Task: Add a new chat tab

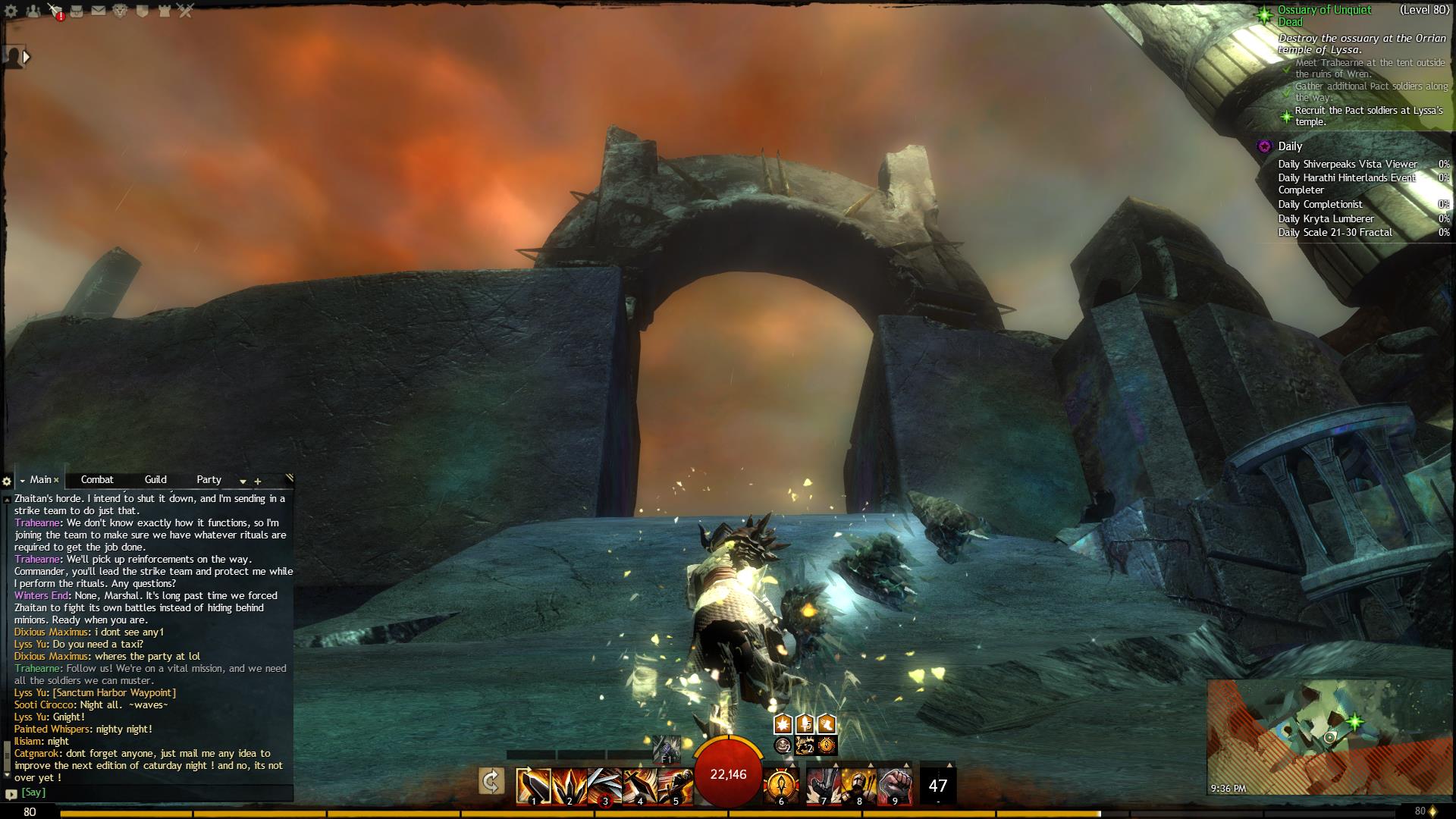Action: [258, 481]
